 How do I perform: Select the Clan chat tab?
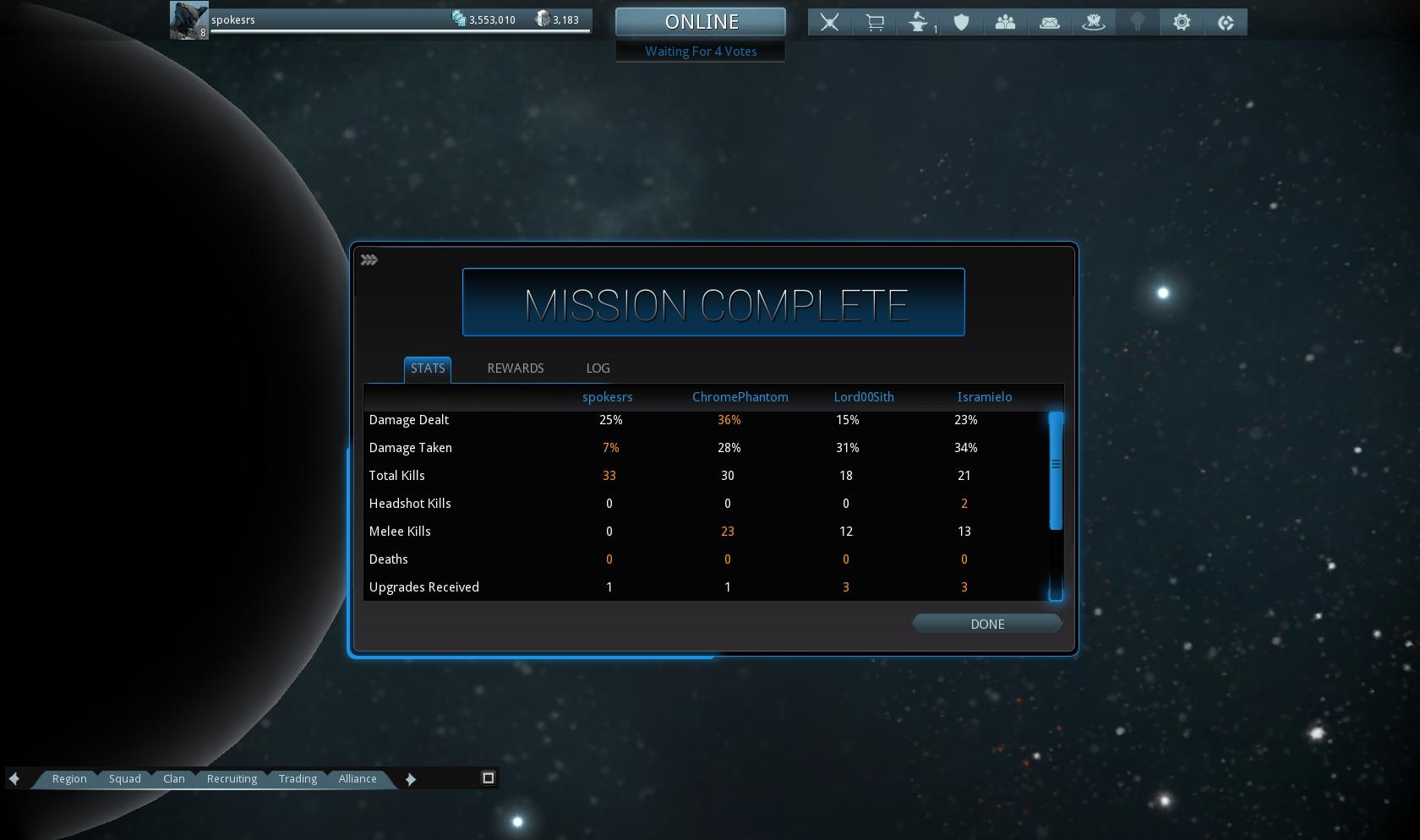174,779
